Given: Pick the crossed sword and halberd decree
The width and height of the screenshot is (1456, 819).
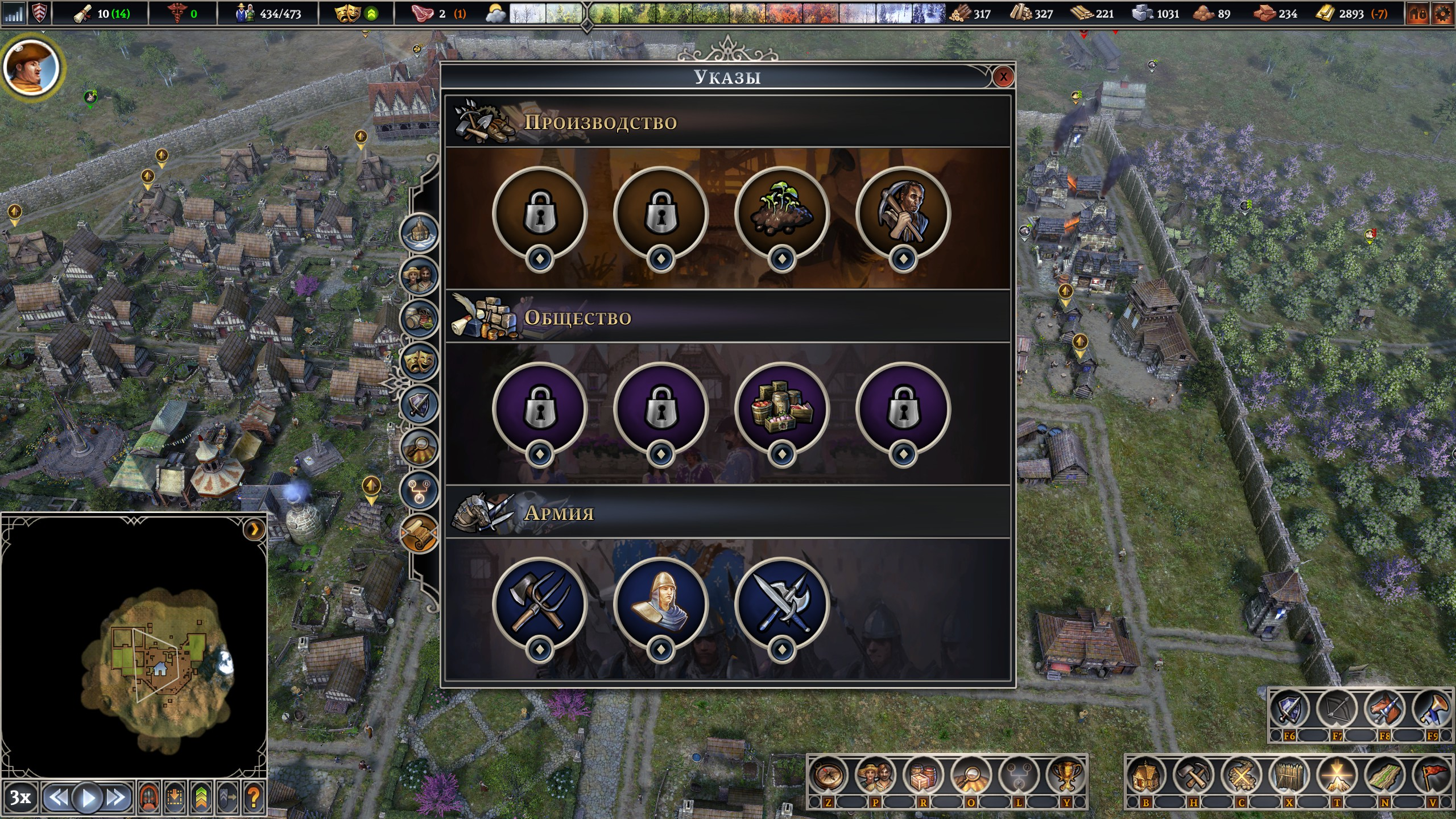Looking at the screenshot, I should click(x=781, y=604).
